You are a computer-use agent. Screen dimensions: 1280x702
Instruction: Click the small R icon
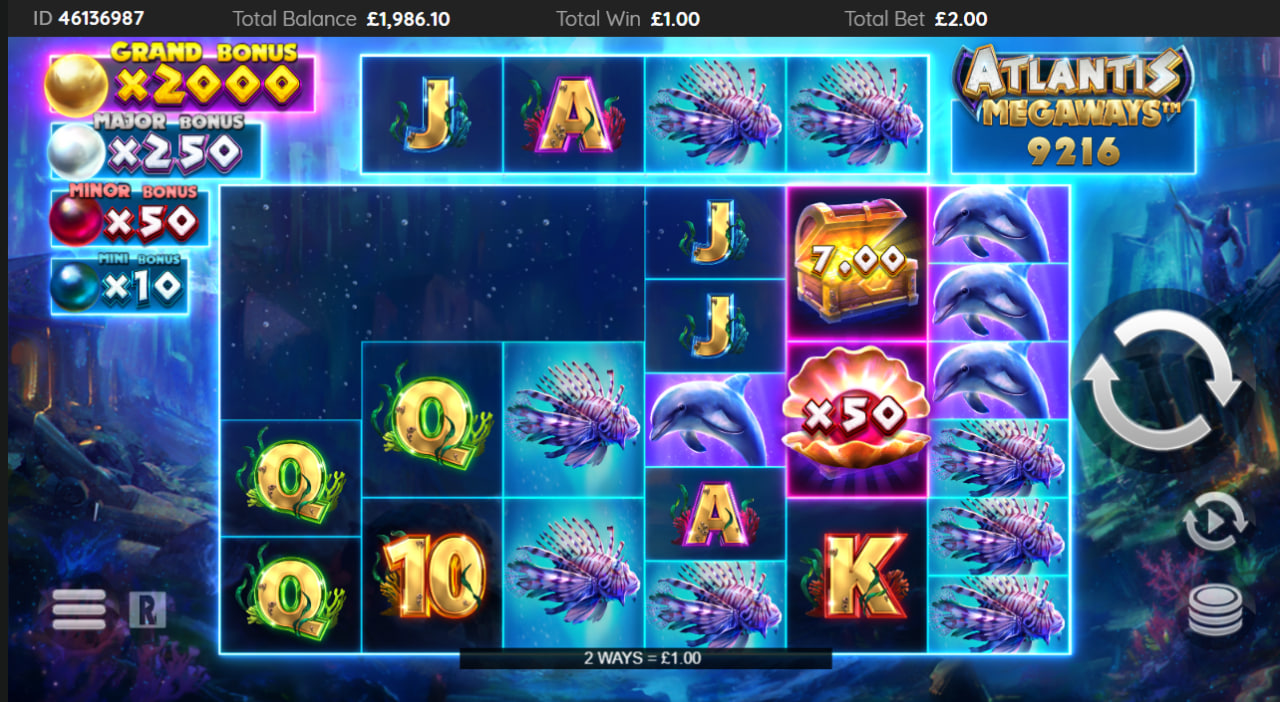(147, 609)
